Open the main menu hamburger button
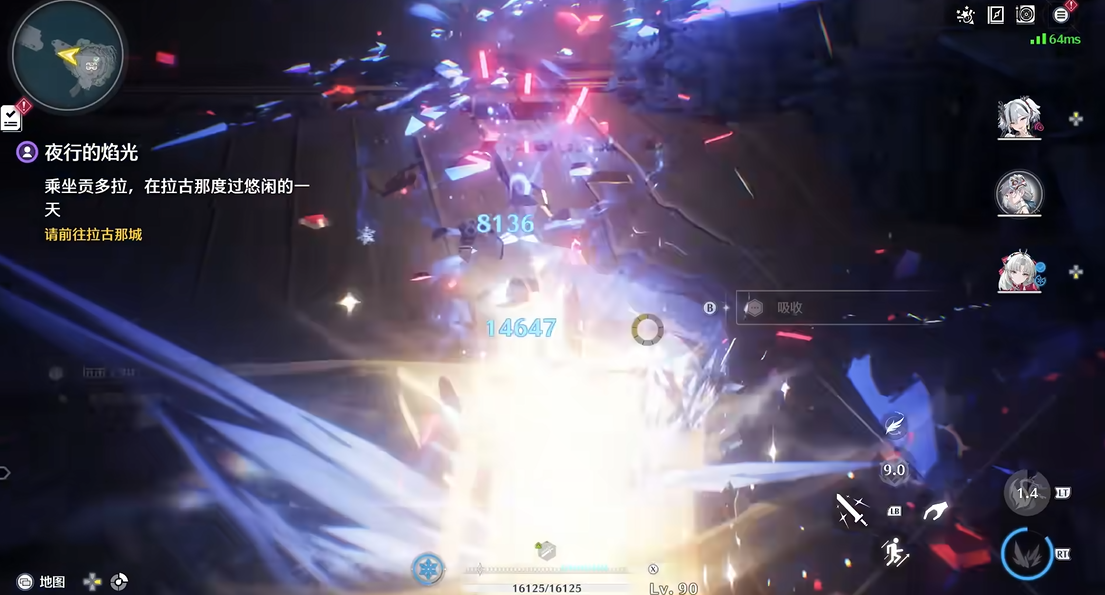 pyautogui.click(x=1061, y=15)
